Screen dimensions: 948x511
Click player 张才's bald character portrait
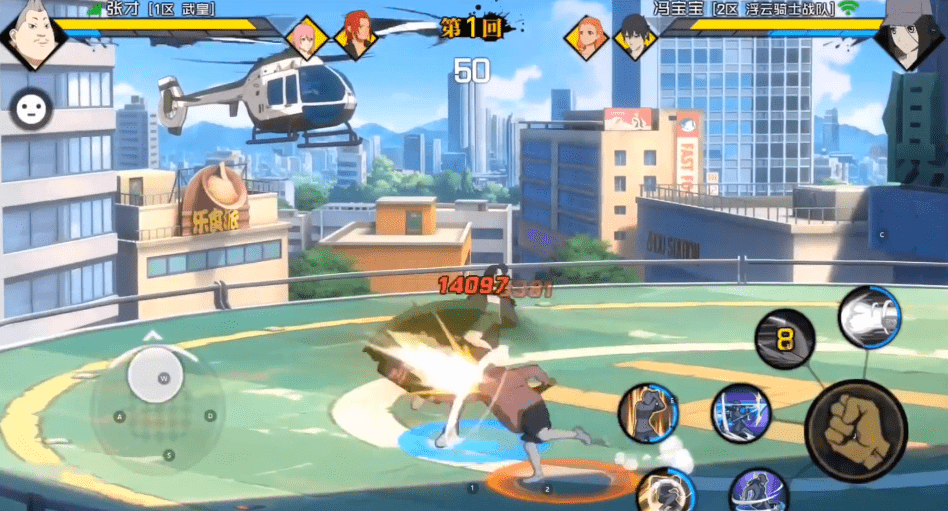click(31, 36)
